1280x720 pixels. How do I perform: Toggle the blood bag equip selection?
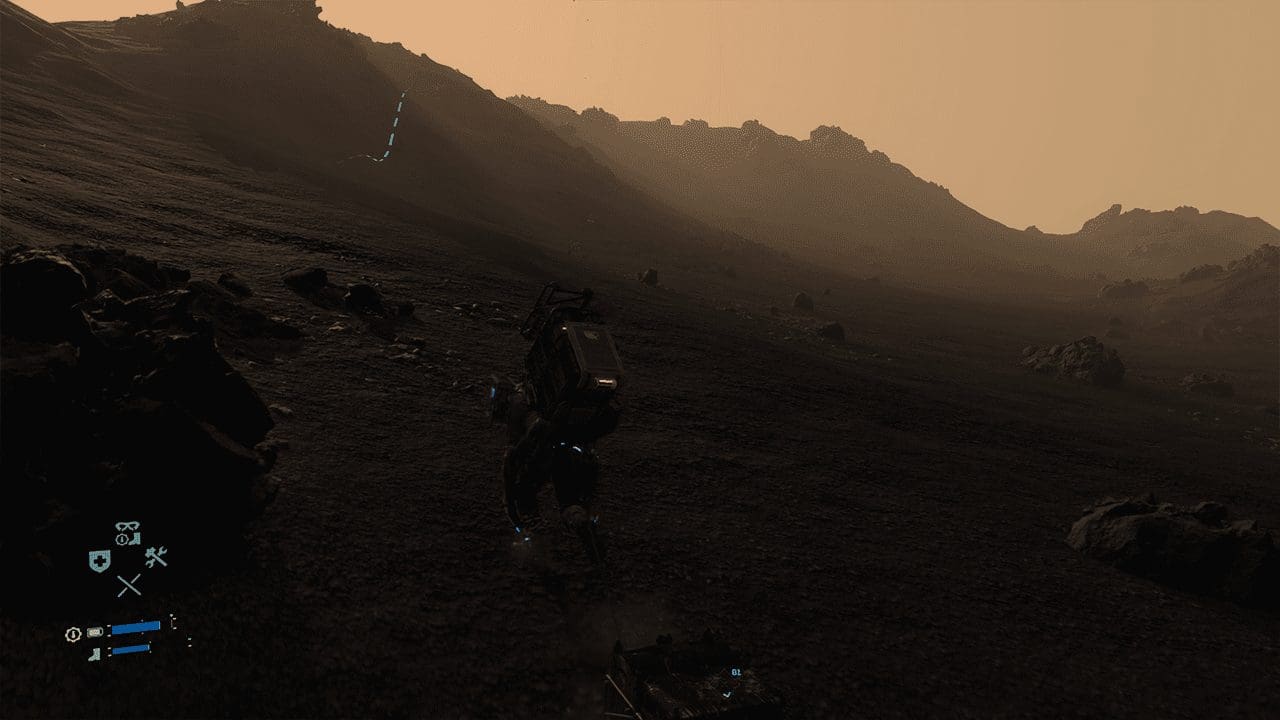[x=99, y=558]
